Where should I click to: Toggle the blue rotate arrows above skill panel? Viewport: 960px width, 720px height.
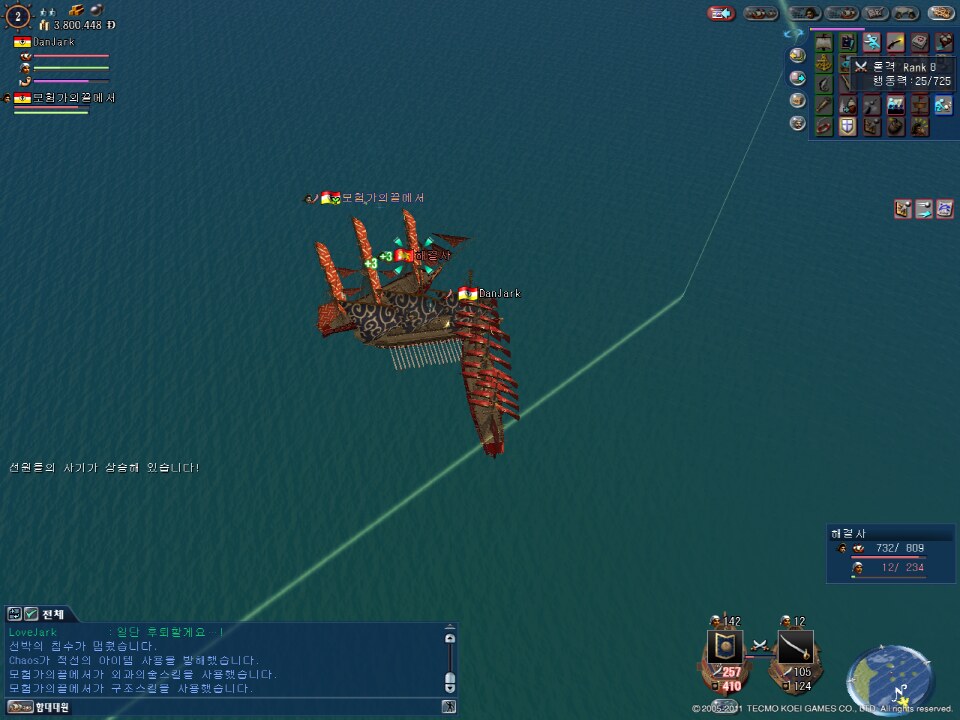(x=793, y=33)
